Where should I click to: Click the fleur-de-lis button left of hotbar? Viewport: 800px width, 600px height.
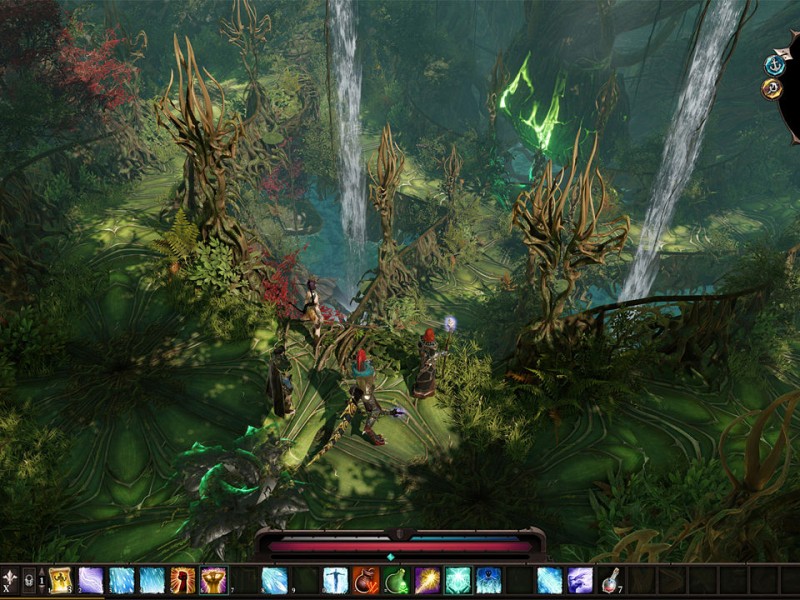tap(10, 579)
